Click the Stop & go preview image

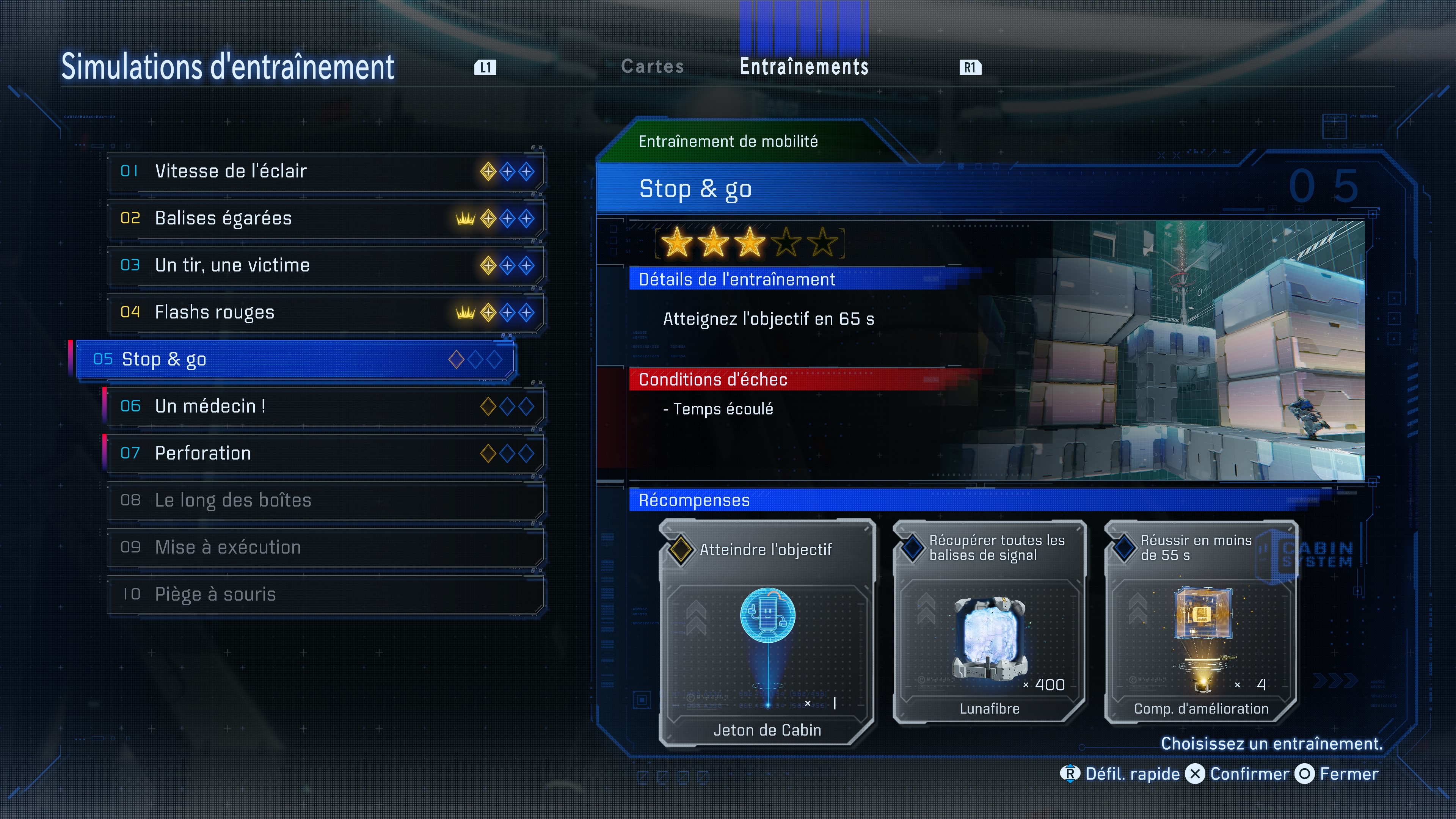(x=1187, y=350)
